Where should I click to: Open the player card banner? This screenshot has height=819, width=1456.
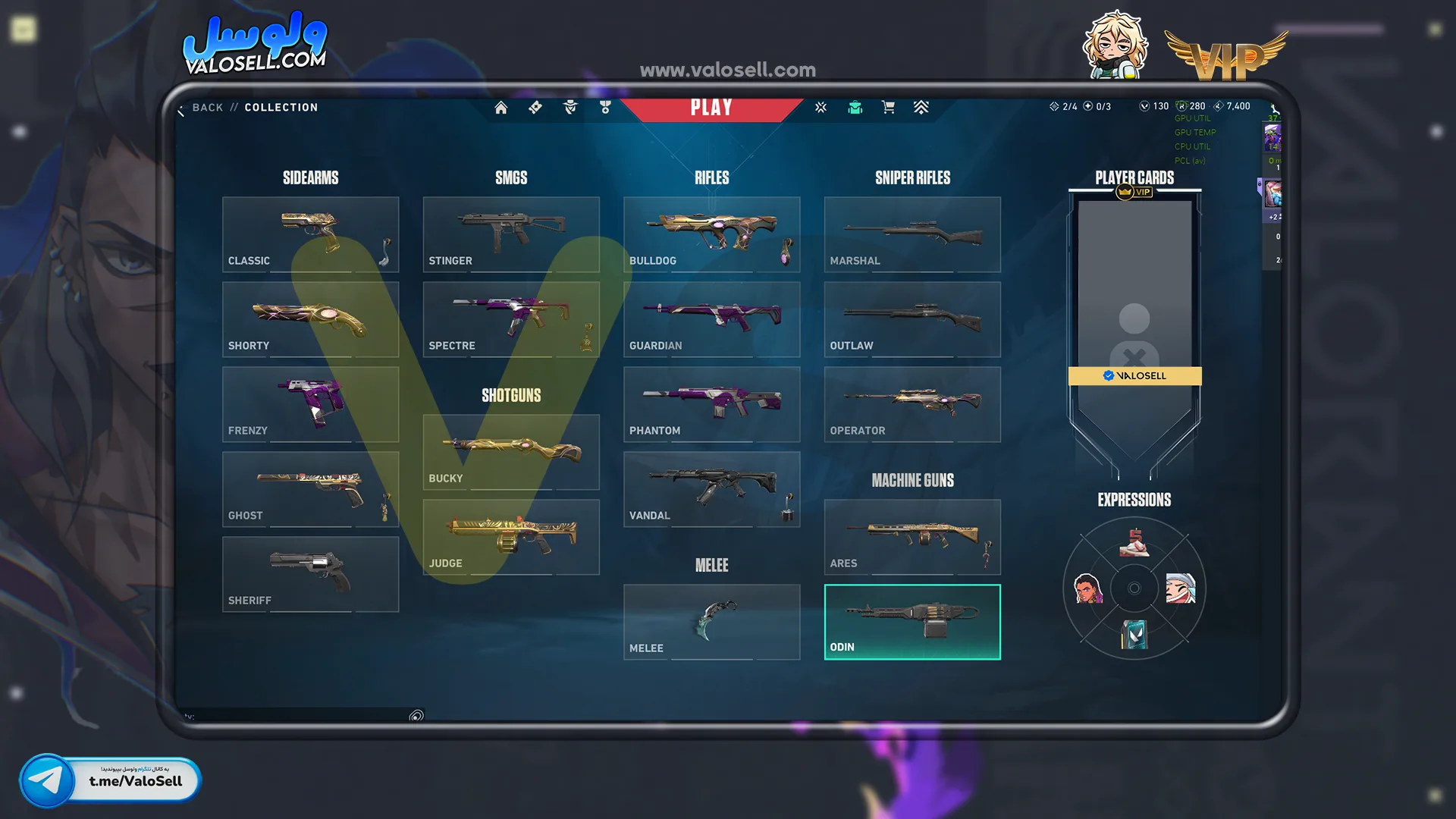[x=1134, y=326]
